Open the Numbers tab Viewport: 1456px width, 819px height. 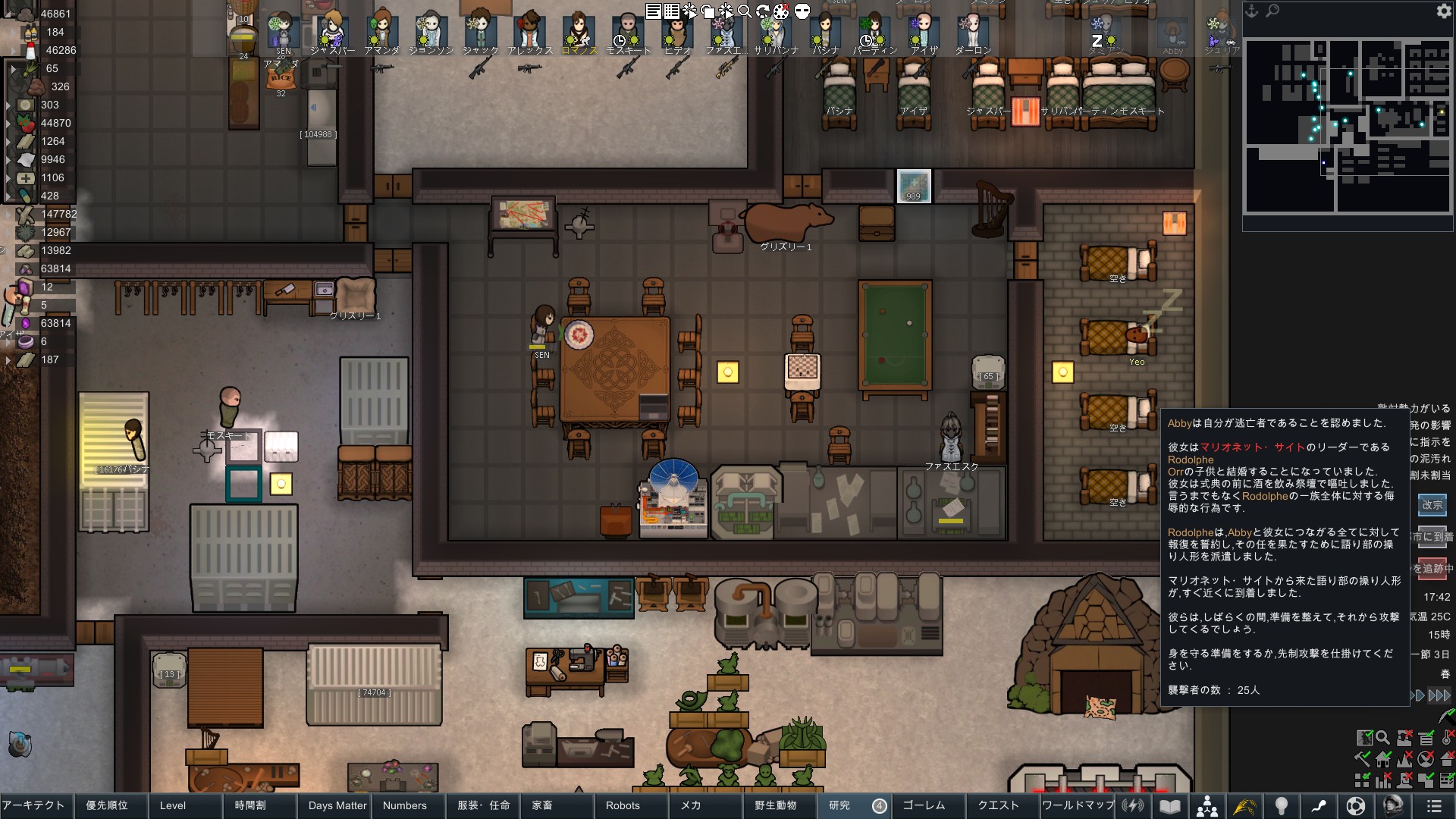(404, 805)
